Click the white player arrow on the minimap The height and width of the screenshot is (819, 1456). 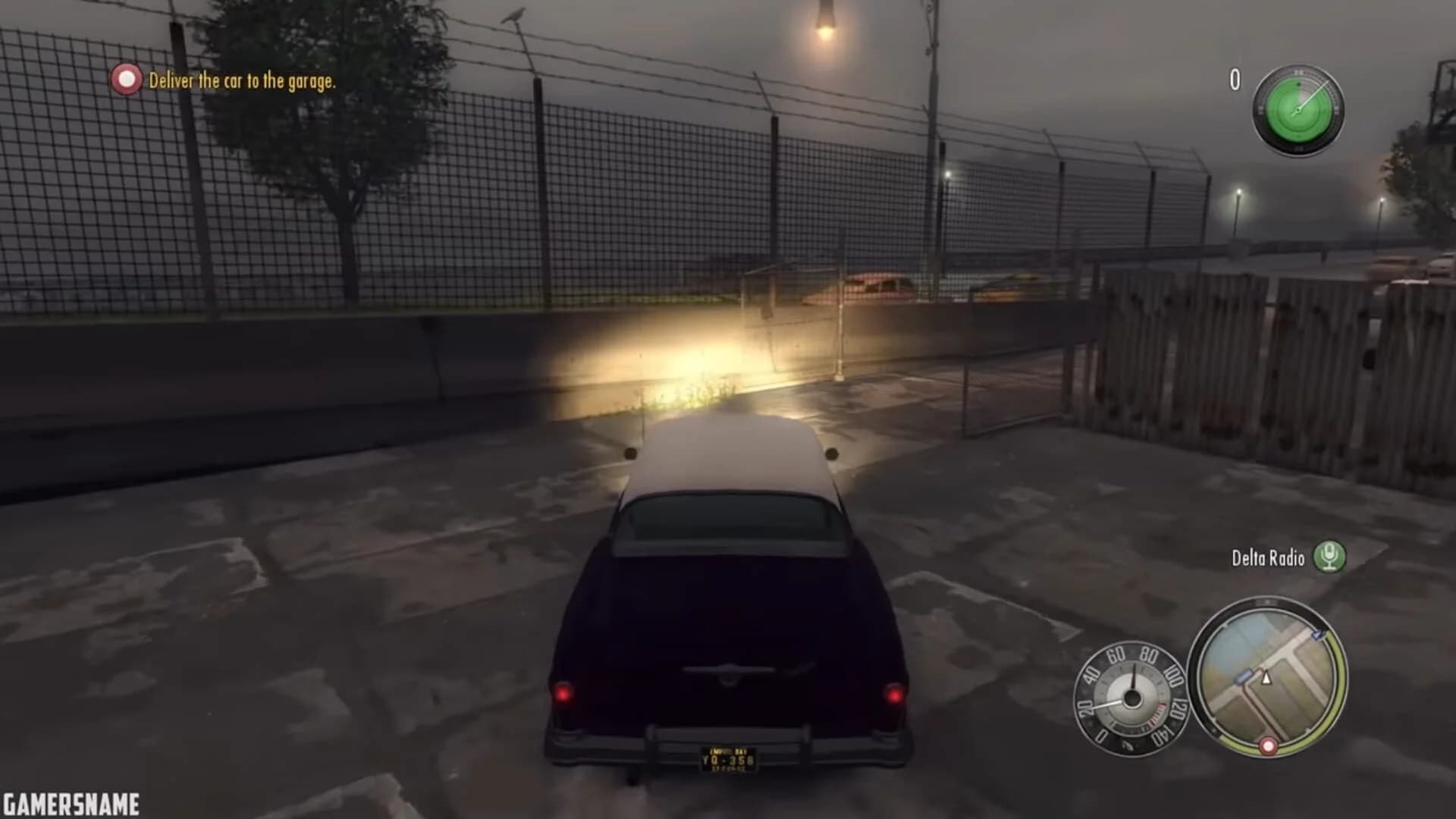tap(1266, 679)
